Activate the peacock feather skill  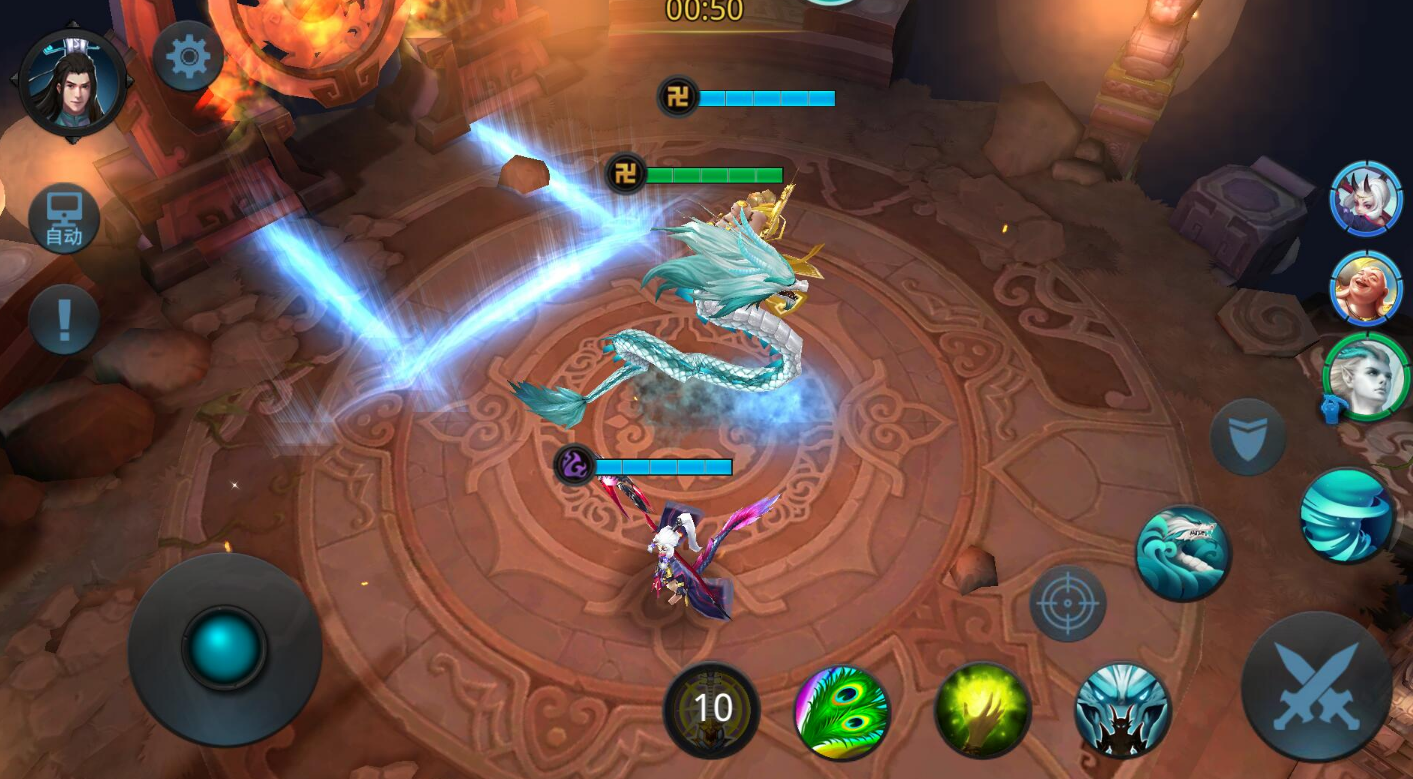click(842, 713)
